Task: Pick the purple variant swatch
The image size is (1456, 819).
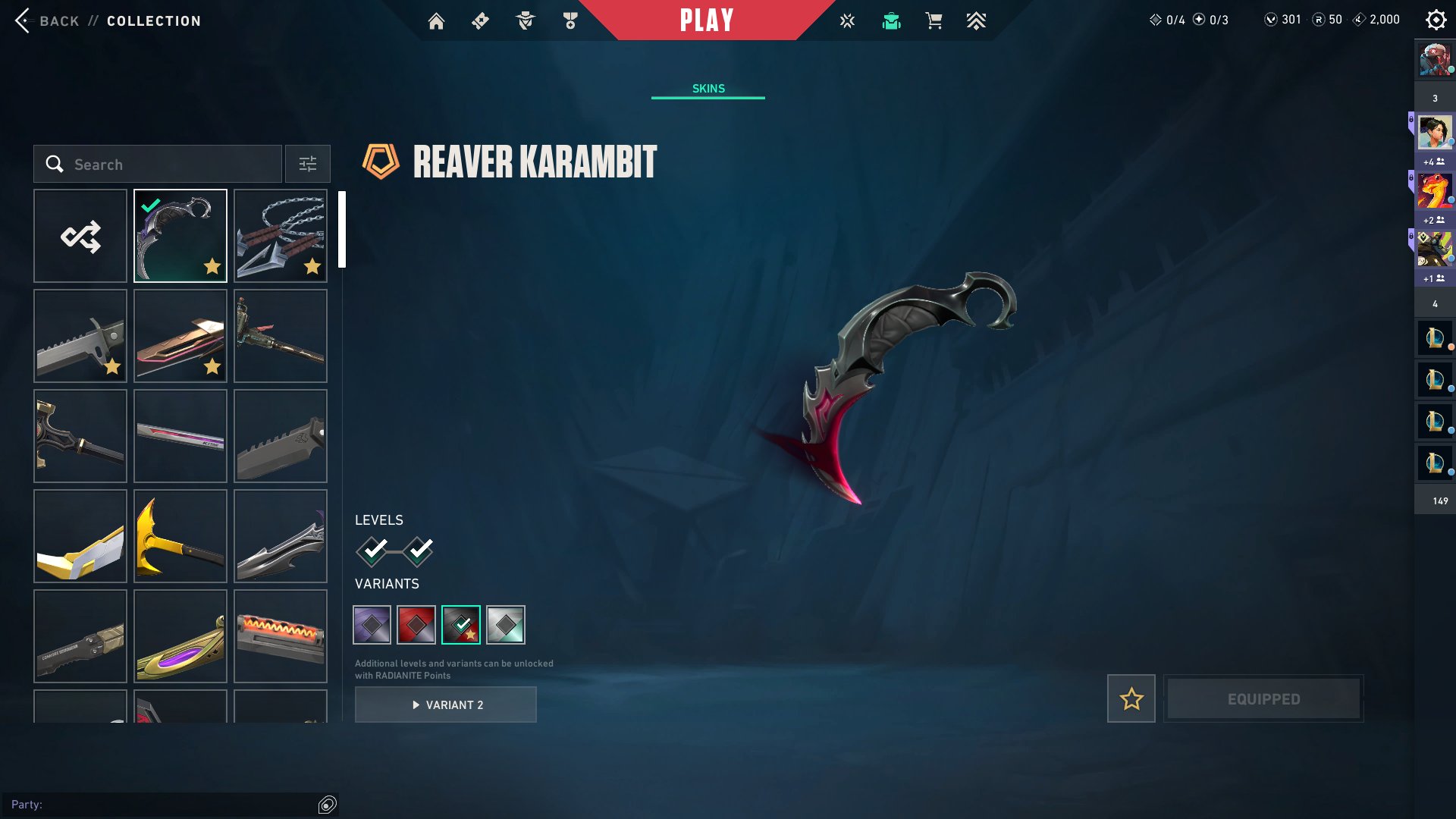Action: click(x=372, y=625)
